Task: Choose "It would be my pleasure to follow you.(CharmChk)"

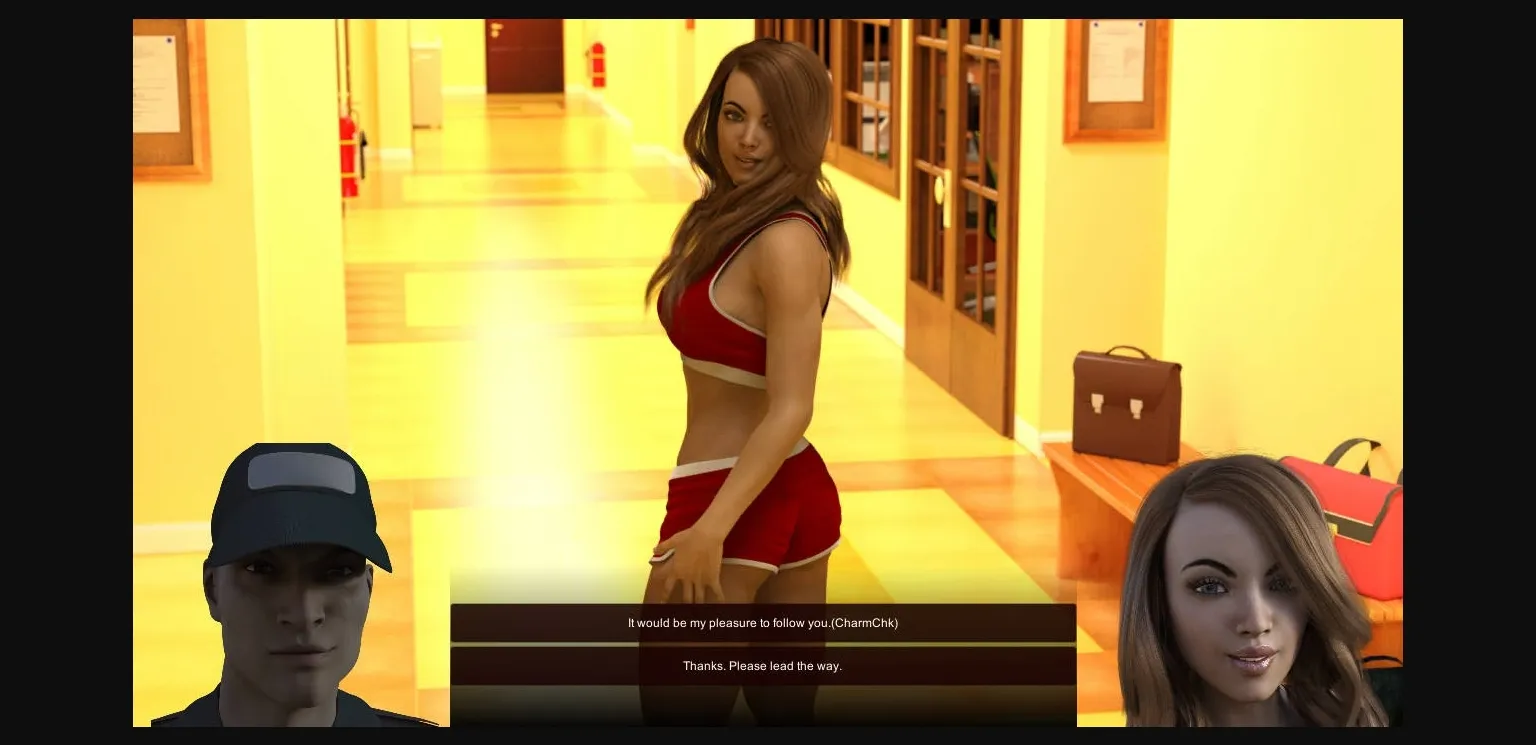Action: tap(762, 622)
